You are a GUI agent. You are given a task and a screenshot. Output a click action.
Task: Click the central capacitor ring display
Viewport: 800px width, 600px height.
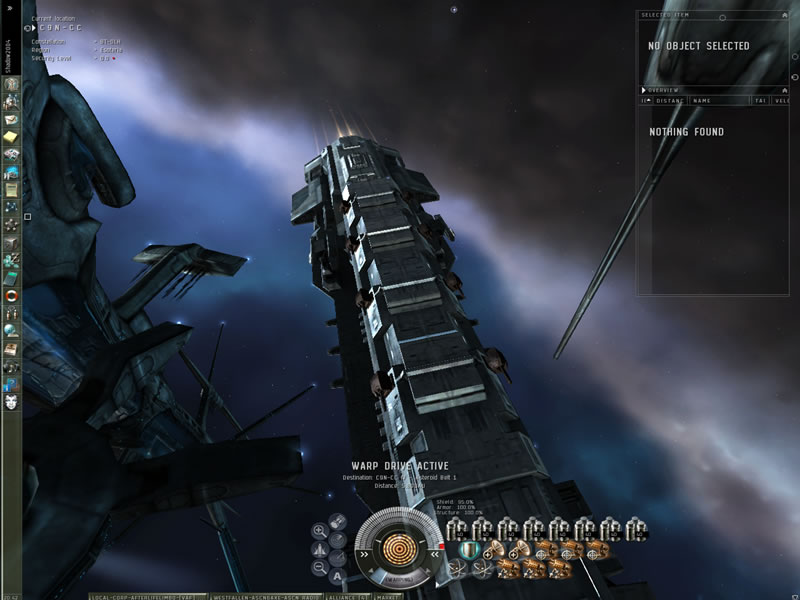pyautogui.click(x=399, y=550)
